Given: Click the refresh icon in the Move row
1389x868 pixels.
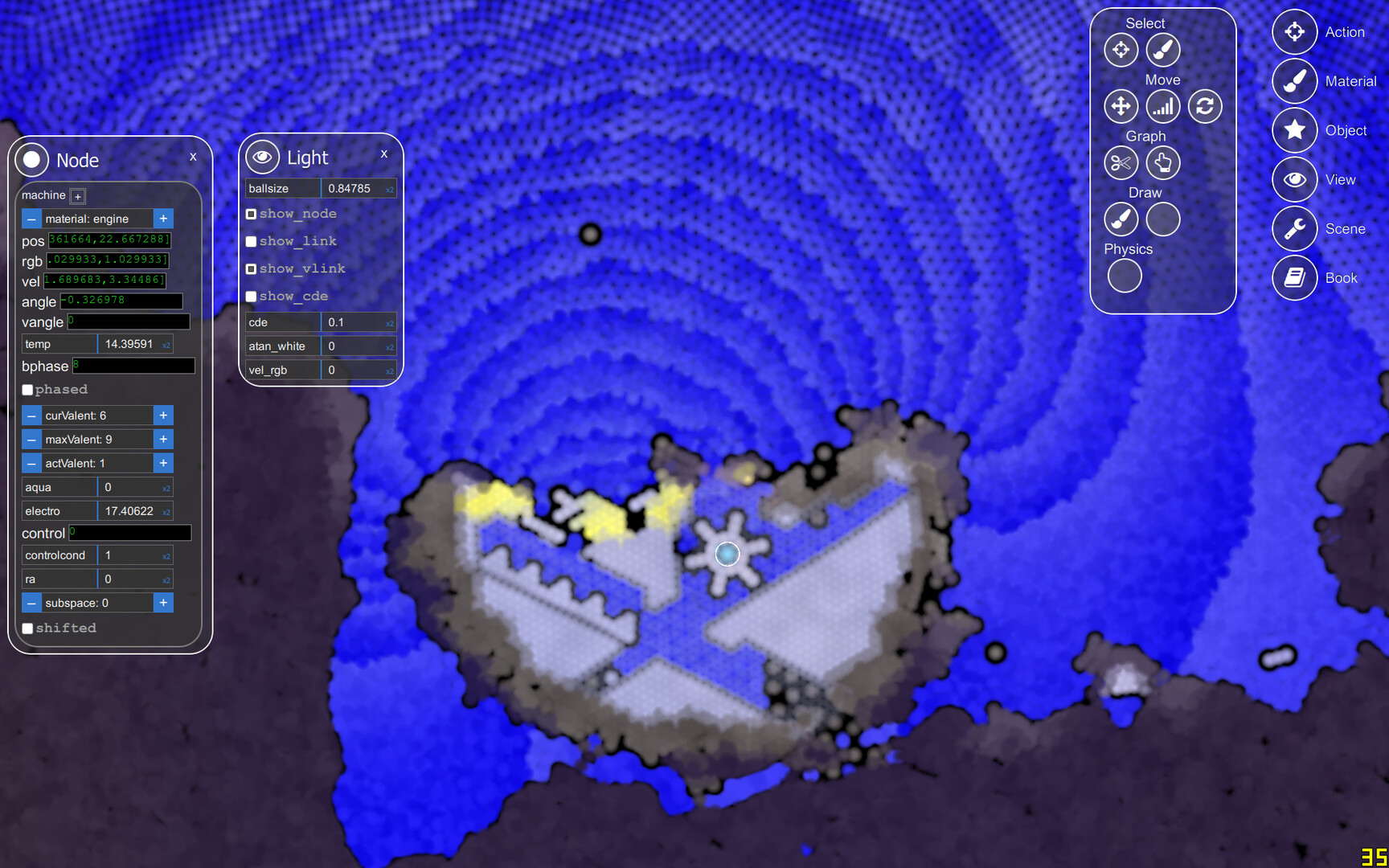Looking at the screenshot, I should [x=1205, y=106].
